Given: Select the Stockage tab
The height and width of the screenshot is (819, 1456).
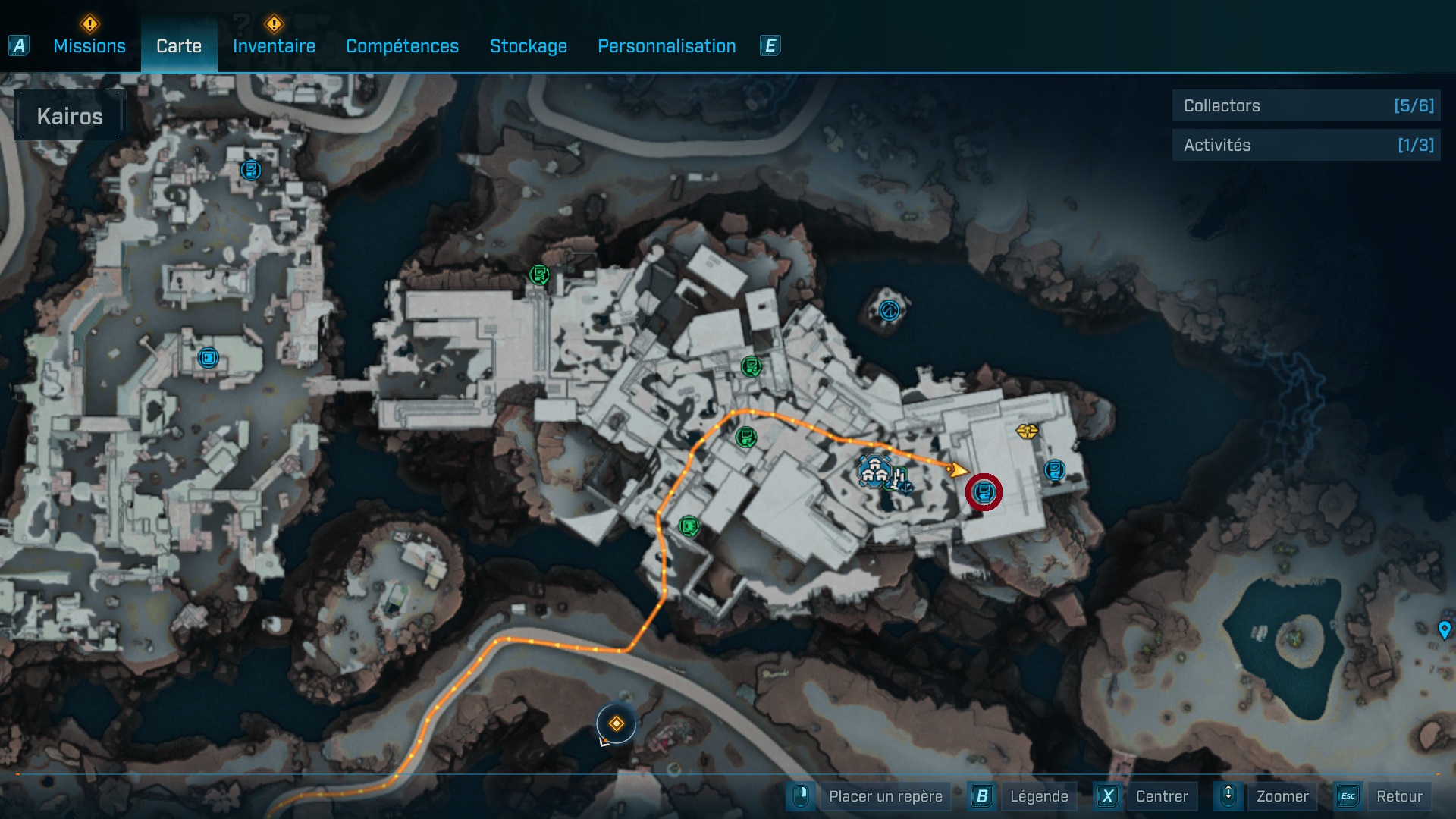Looking at the screenshot, I should coord(528,46).
